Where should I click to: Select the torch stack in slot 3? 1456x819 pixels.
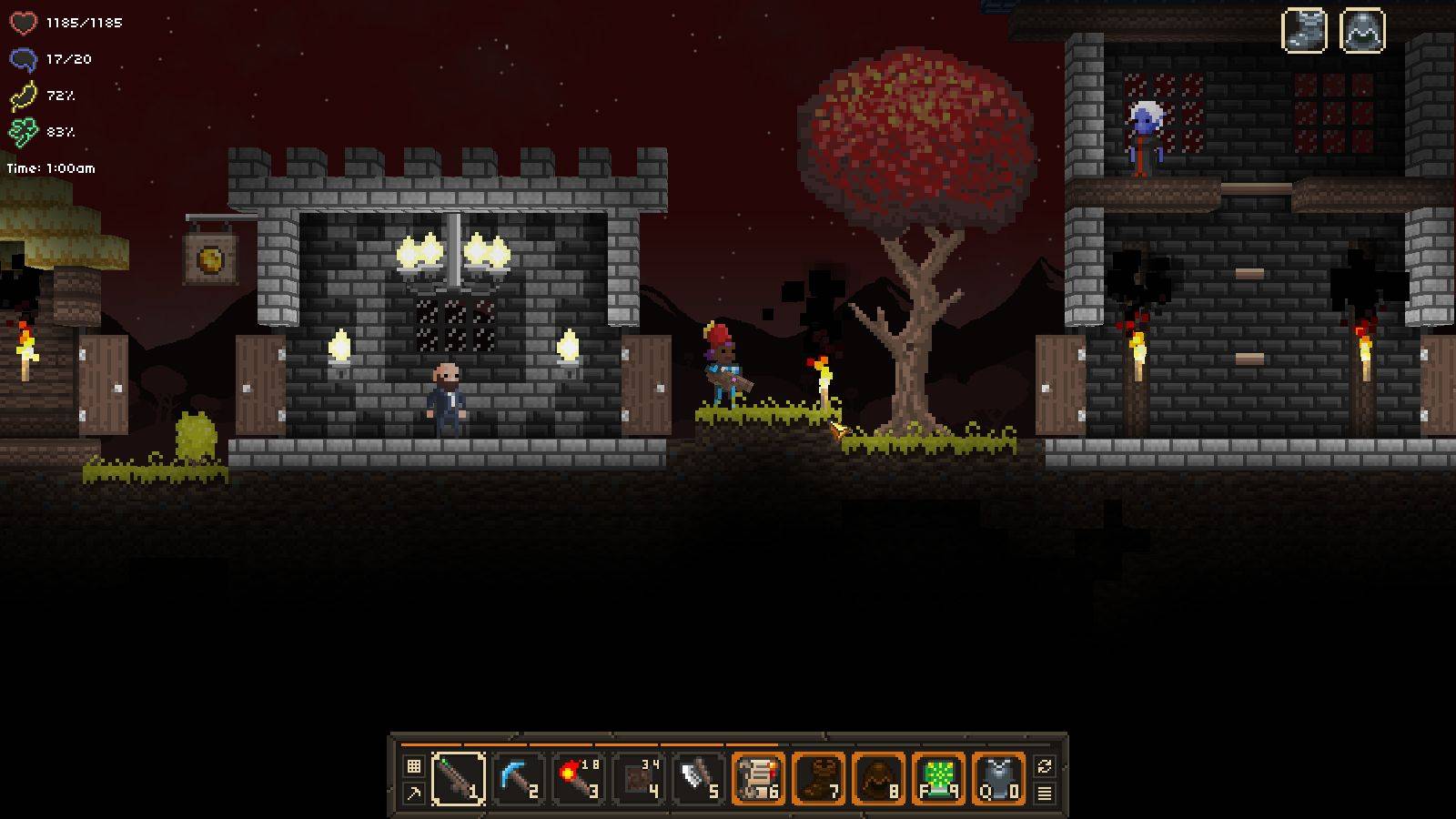(x=578, y=778)
